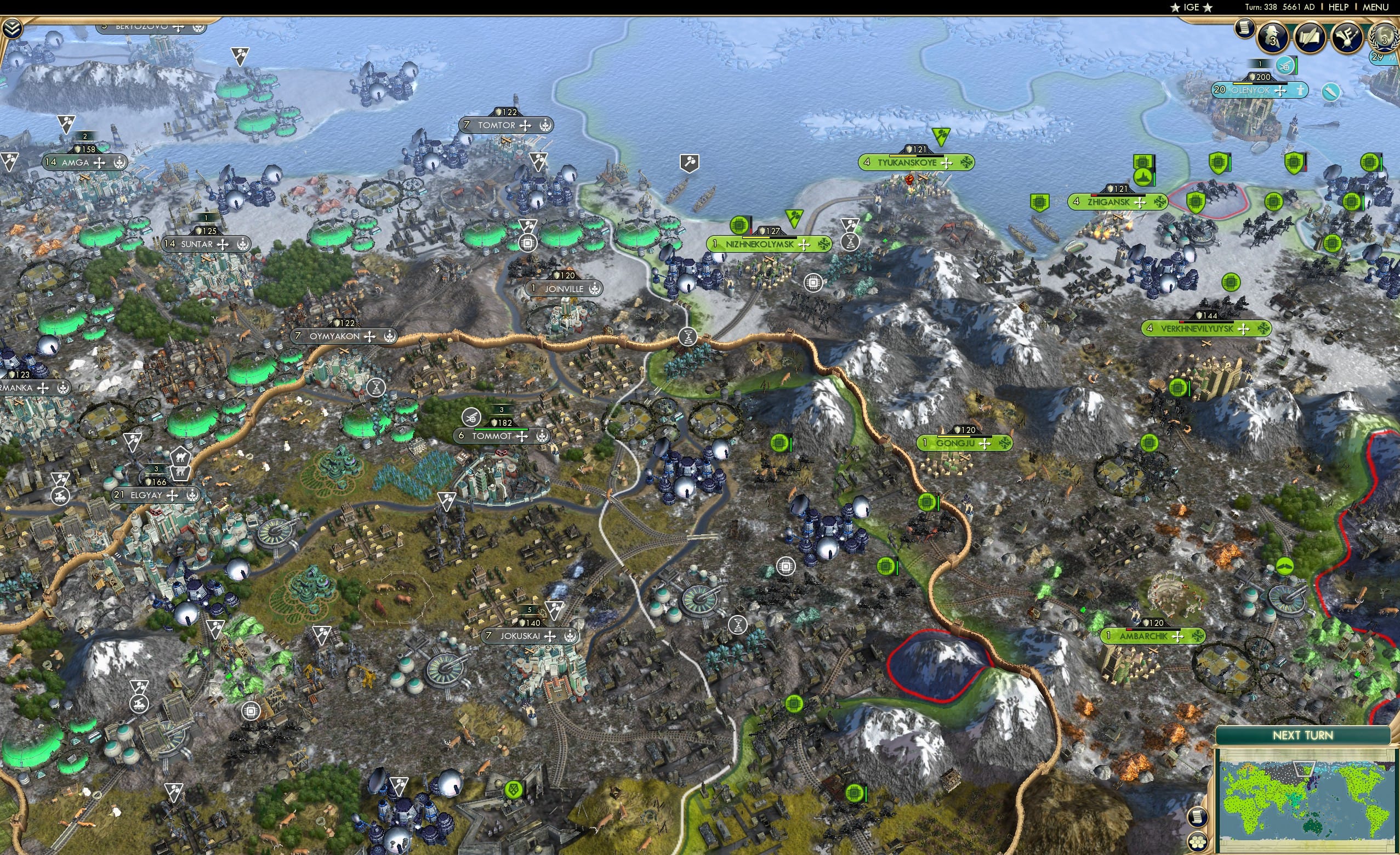1400x855 pixels.
Task: Open the Suntar city banner details
Action: tap(207, 243)
